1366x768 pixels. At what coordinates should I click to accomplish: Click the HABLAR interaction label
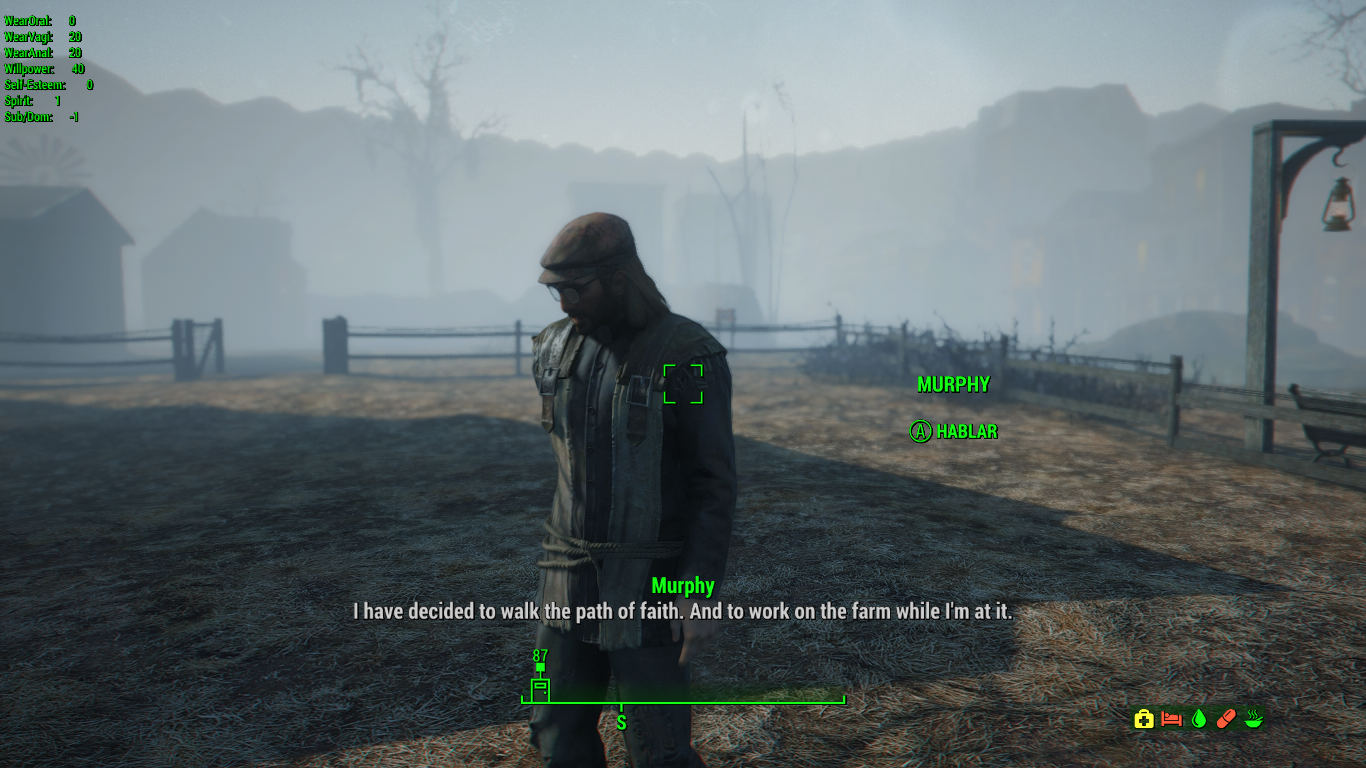click(x=955, y=432)
